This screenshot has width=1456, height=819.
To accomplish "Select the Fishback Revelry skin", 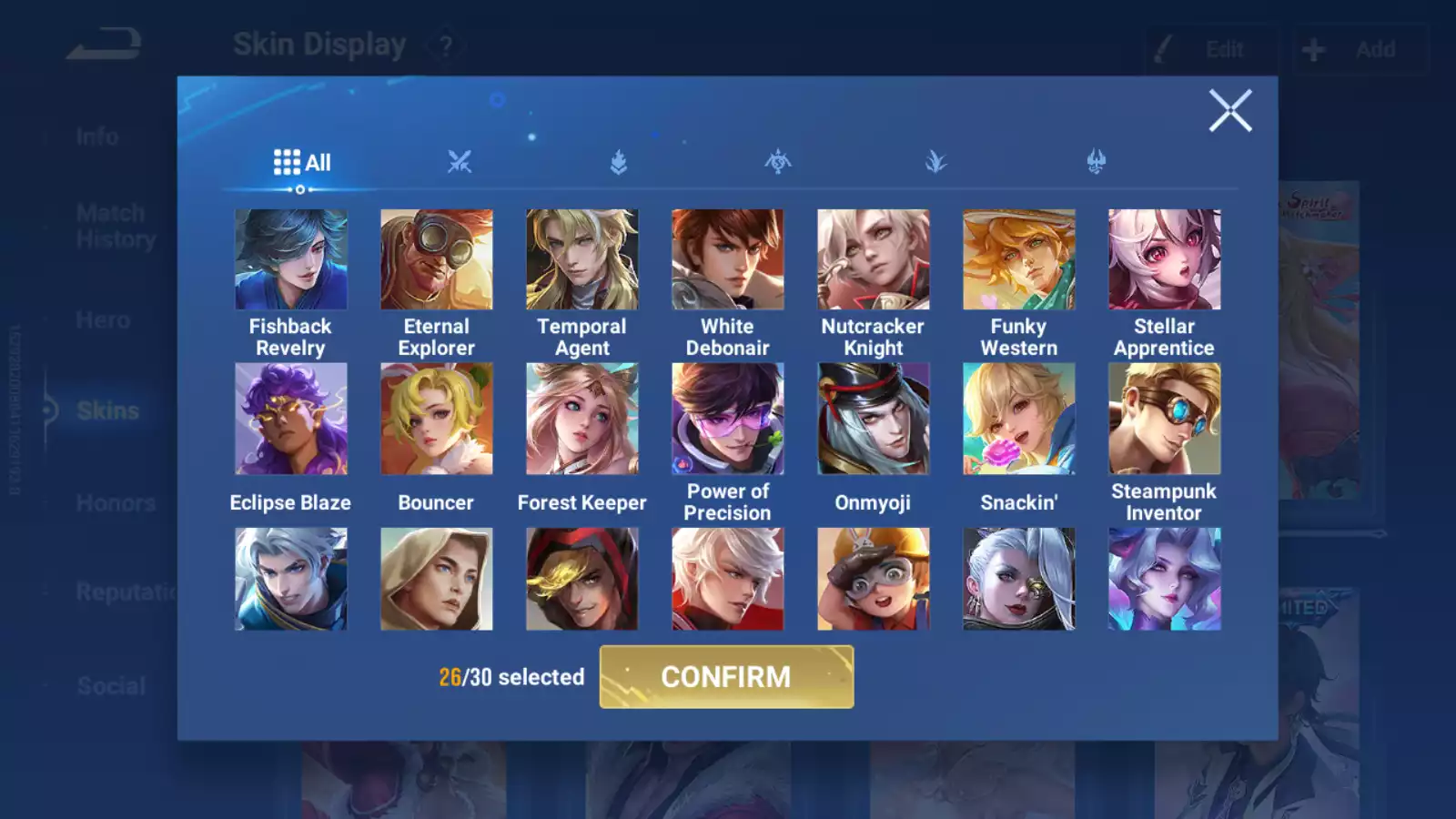I will coord(290,260).
